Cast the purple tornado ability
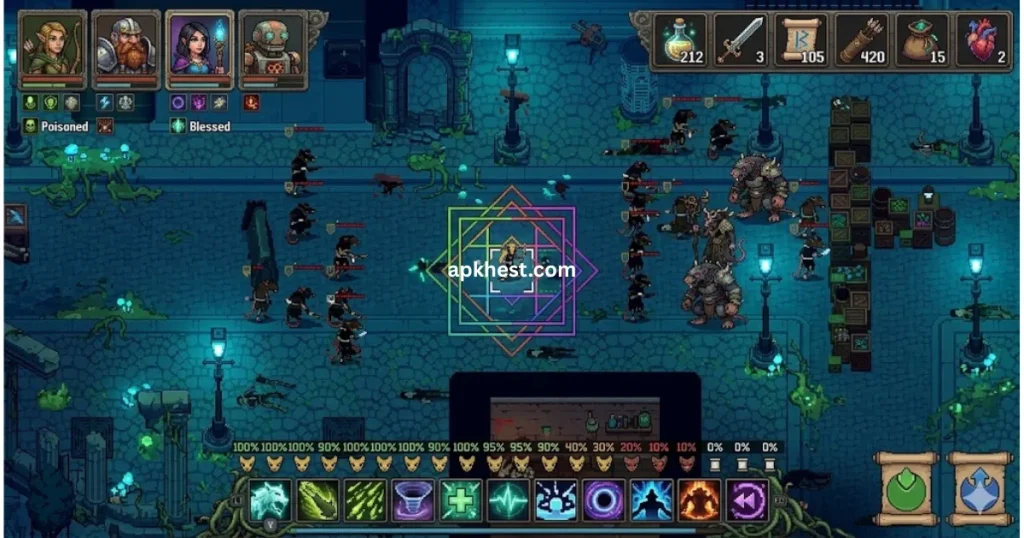The width and height of the screenshot is (1024, 538). (x=412, y=499)
